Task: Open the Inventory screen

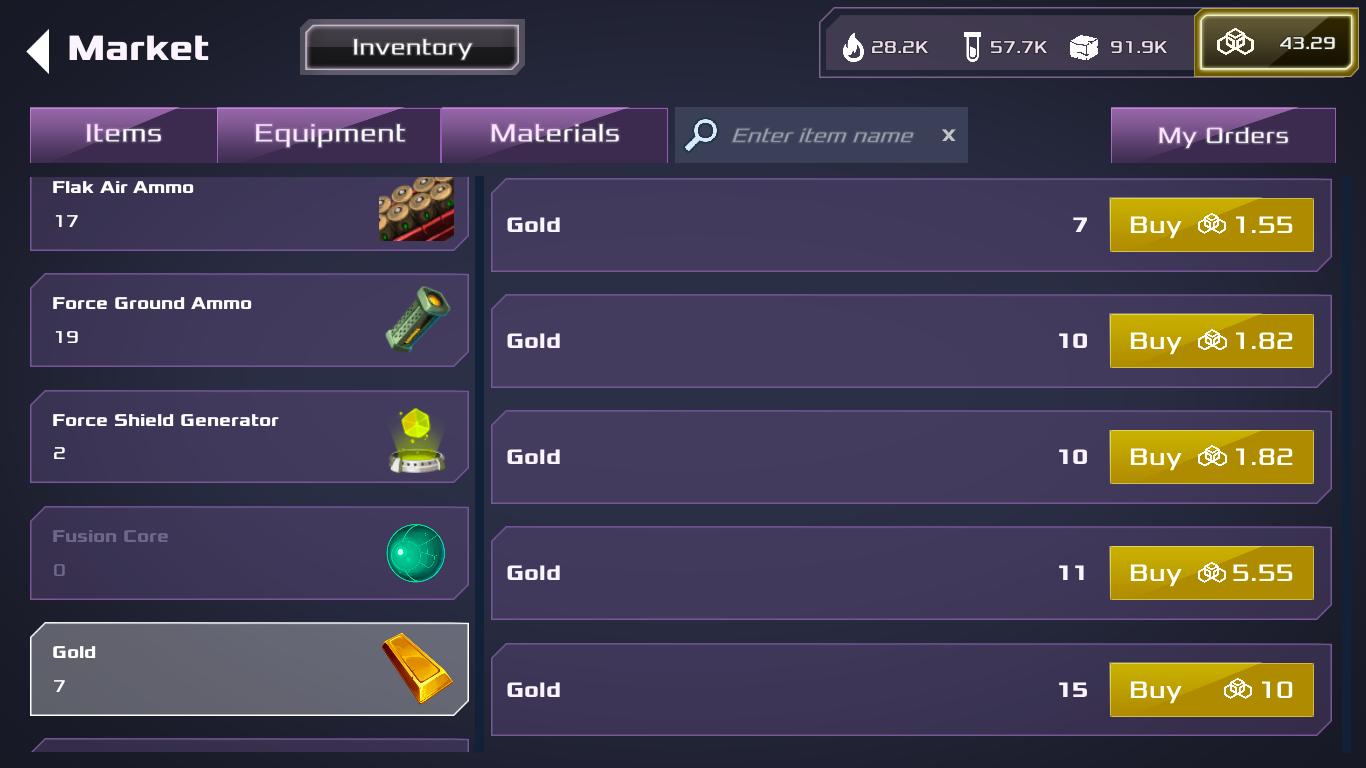Action: point(412,47)
